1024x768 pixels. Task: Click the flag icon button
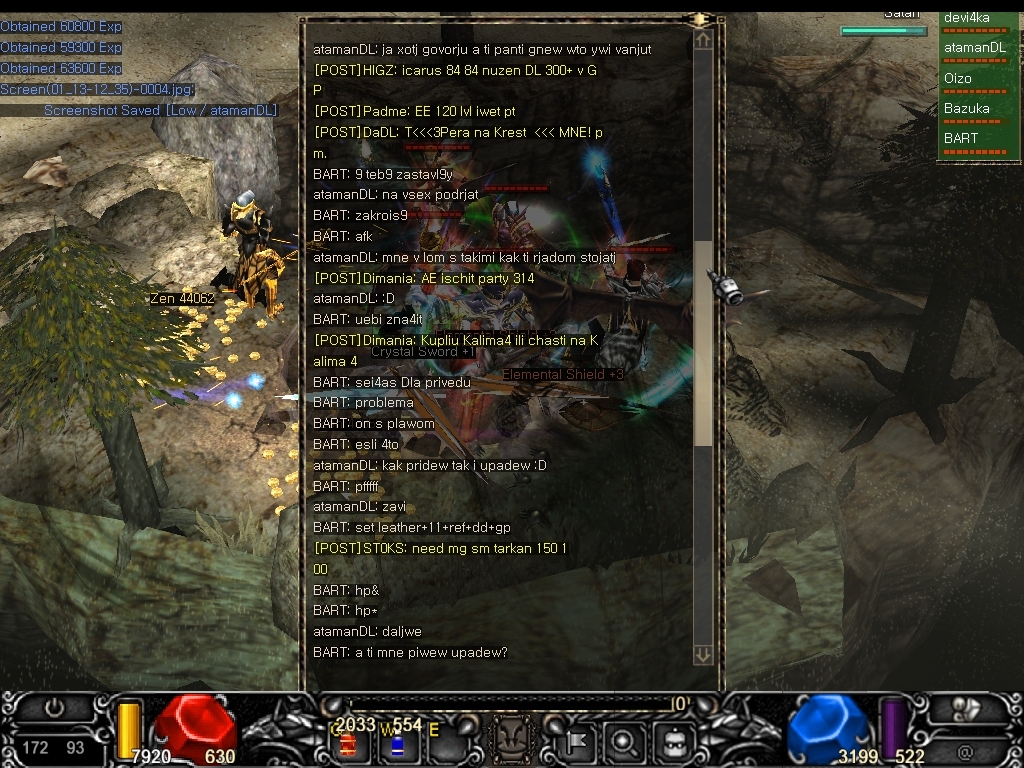coord(577,742)
